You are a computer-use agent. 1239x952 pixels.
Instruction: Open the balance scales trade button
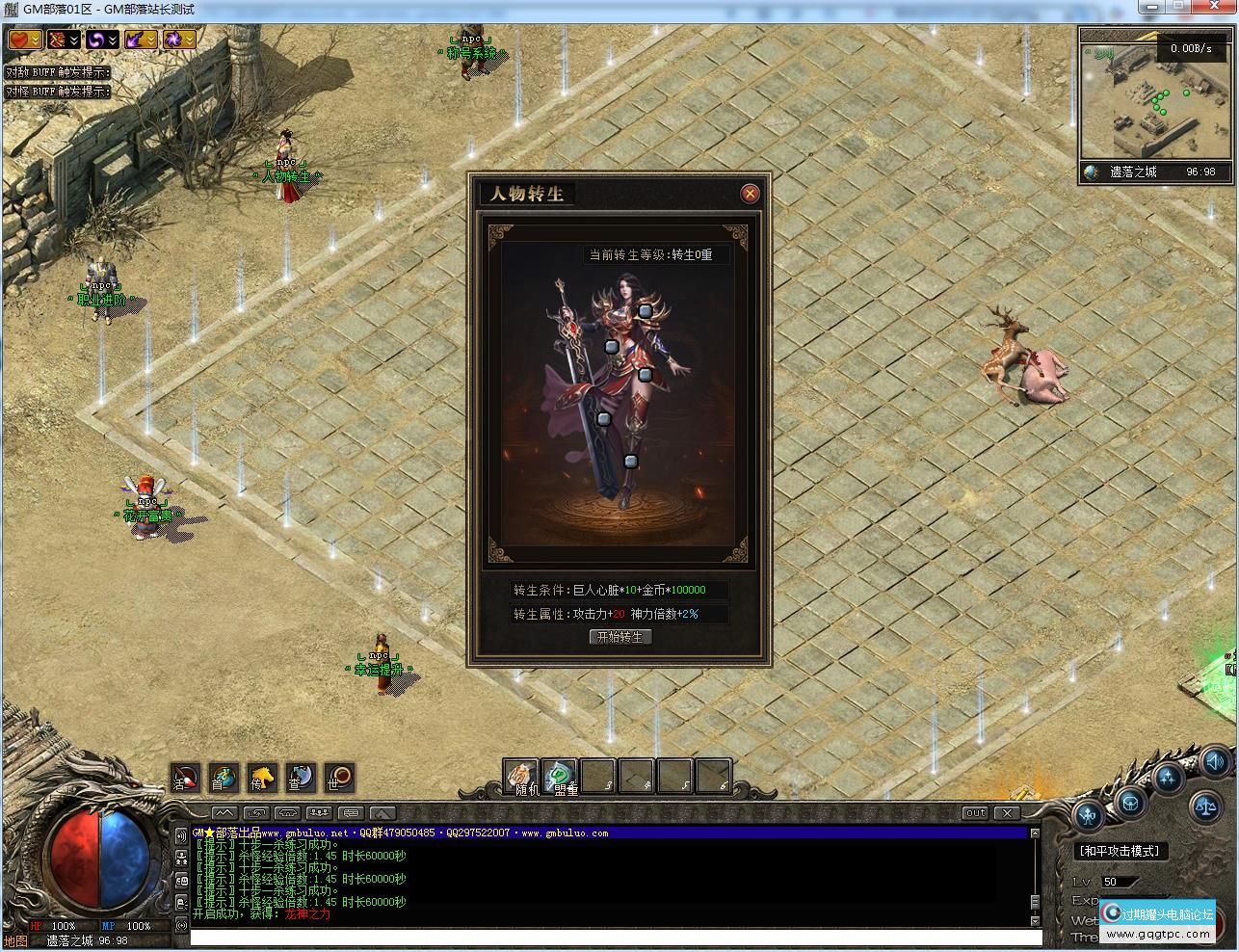pyautogui.click(x=1204, y=807)
